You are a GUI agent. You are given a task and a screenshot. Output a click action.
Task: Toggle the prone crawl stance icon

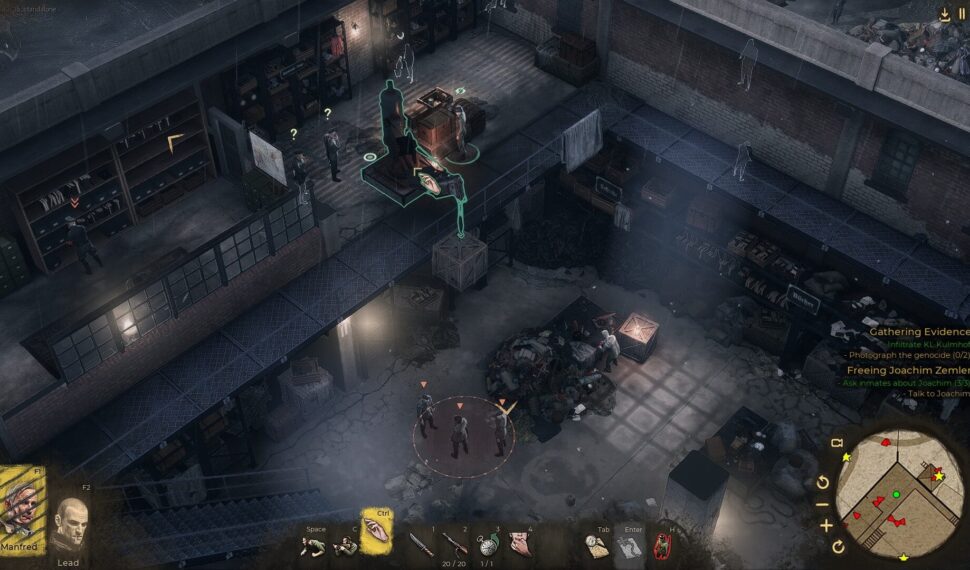pyautogui.click(x=315, y=545)
